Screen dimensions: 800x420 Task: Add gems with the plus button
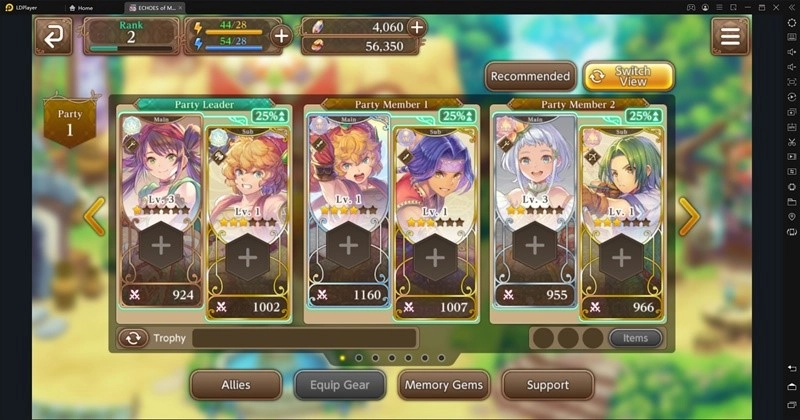416,27
